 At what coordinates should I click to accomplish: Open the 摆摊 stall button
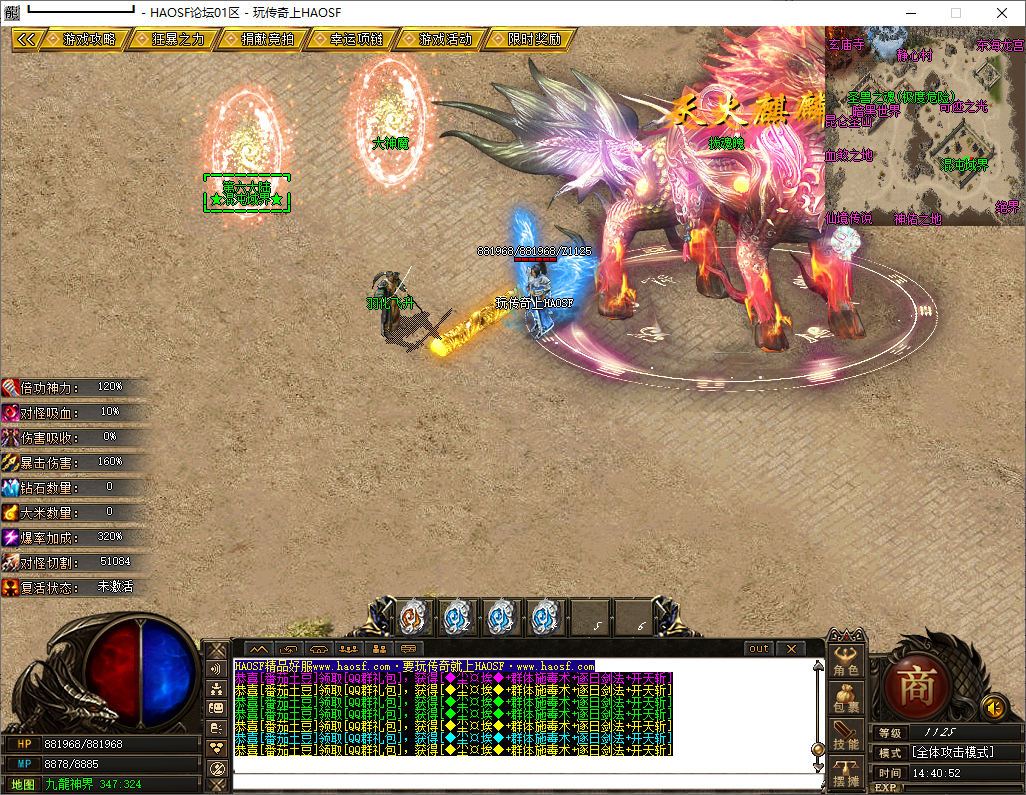(846, 771)
